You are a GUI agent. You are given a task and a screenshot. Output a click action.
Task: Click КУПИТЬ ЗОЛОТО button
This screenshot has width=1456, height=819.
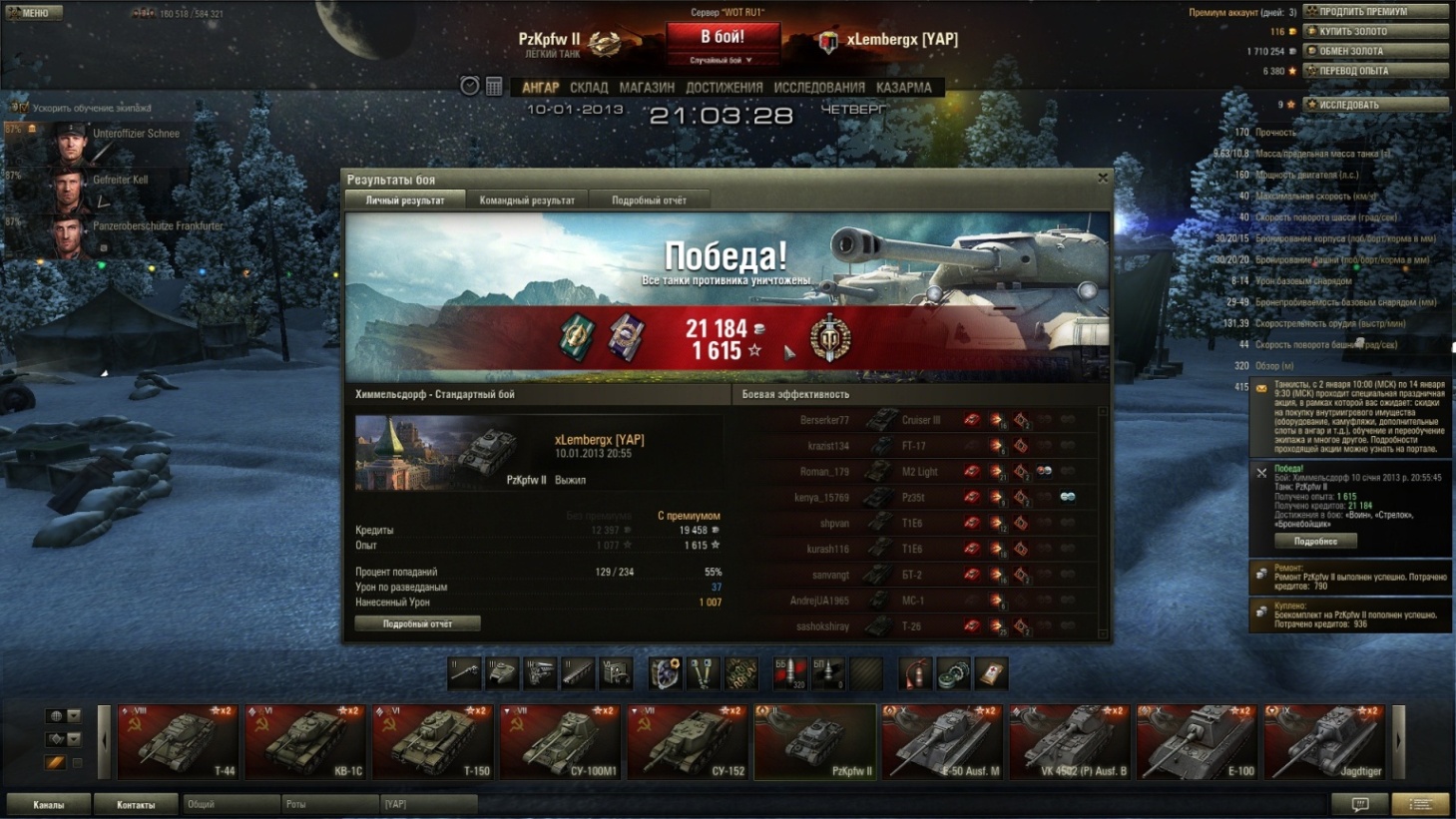pyautogui.click(x=1376, y=31)
